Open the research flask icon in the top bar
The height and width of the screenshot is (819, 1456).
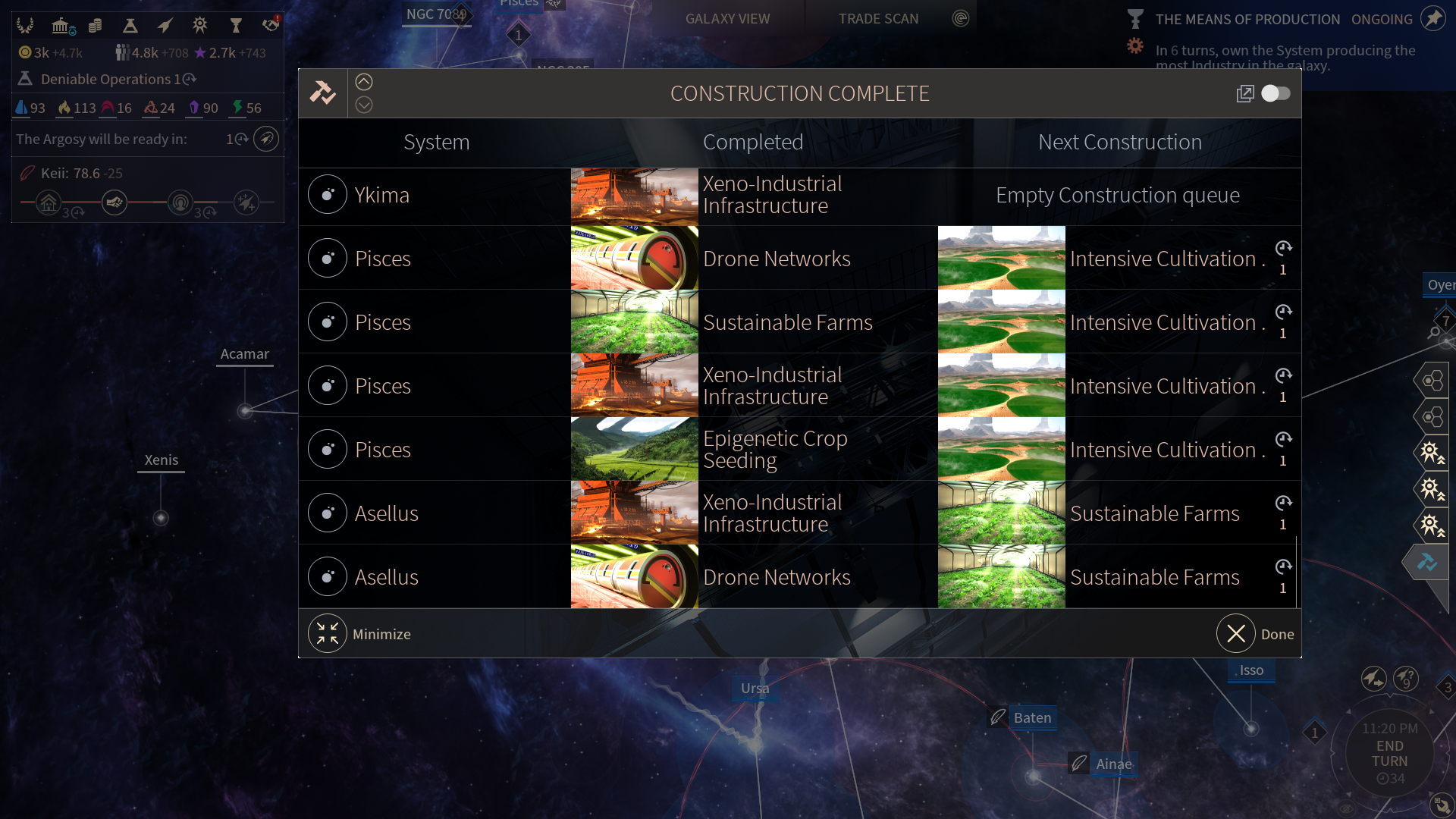pyautogui.click(x=130, y=26)
